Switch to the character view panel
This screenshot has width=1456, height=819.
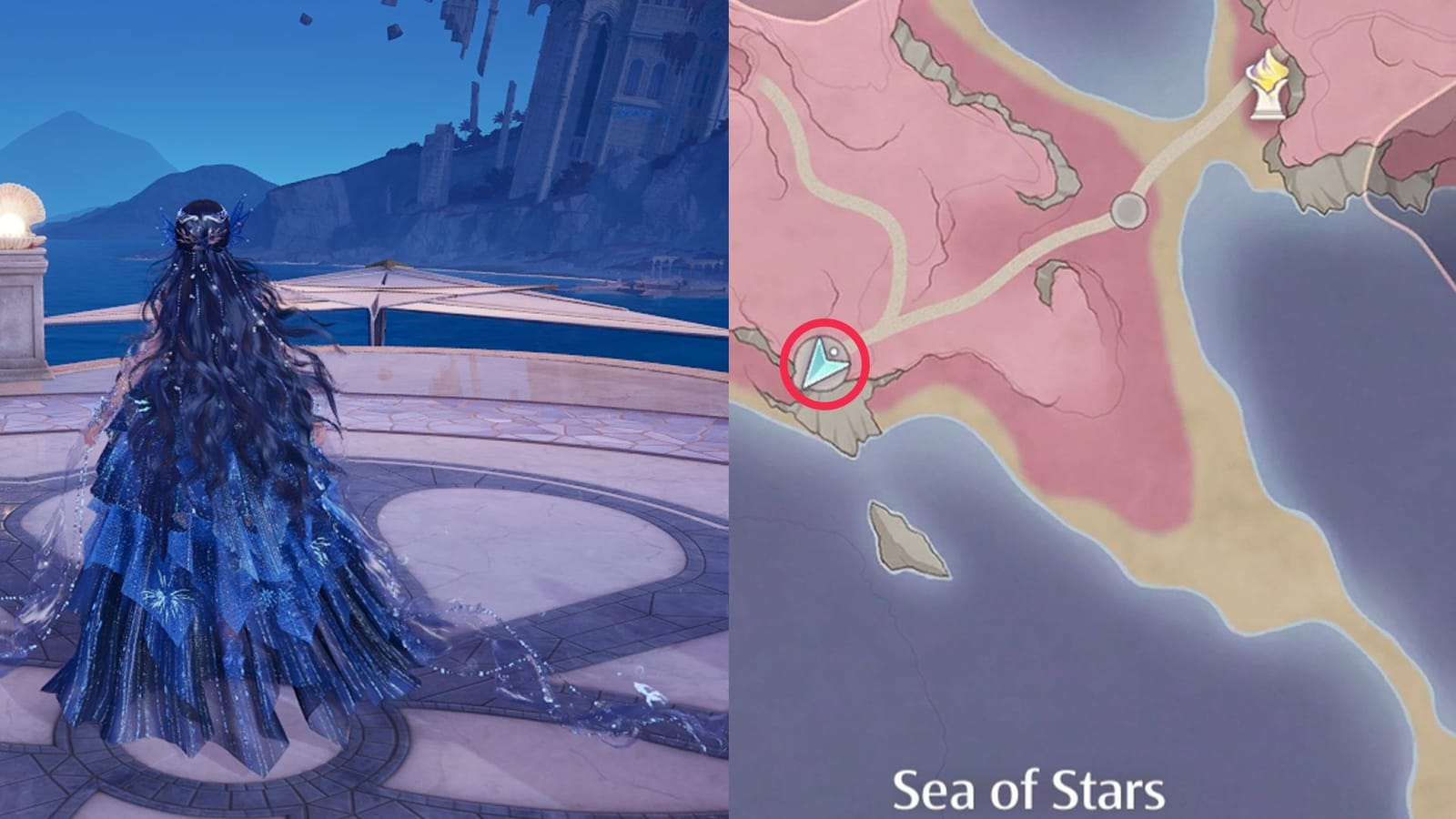tap(364, 409)
